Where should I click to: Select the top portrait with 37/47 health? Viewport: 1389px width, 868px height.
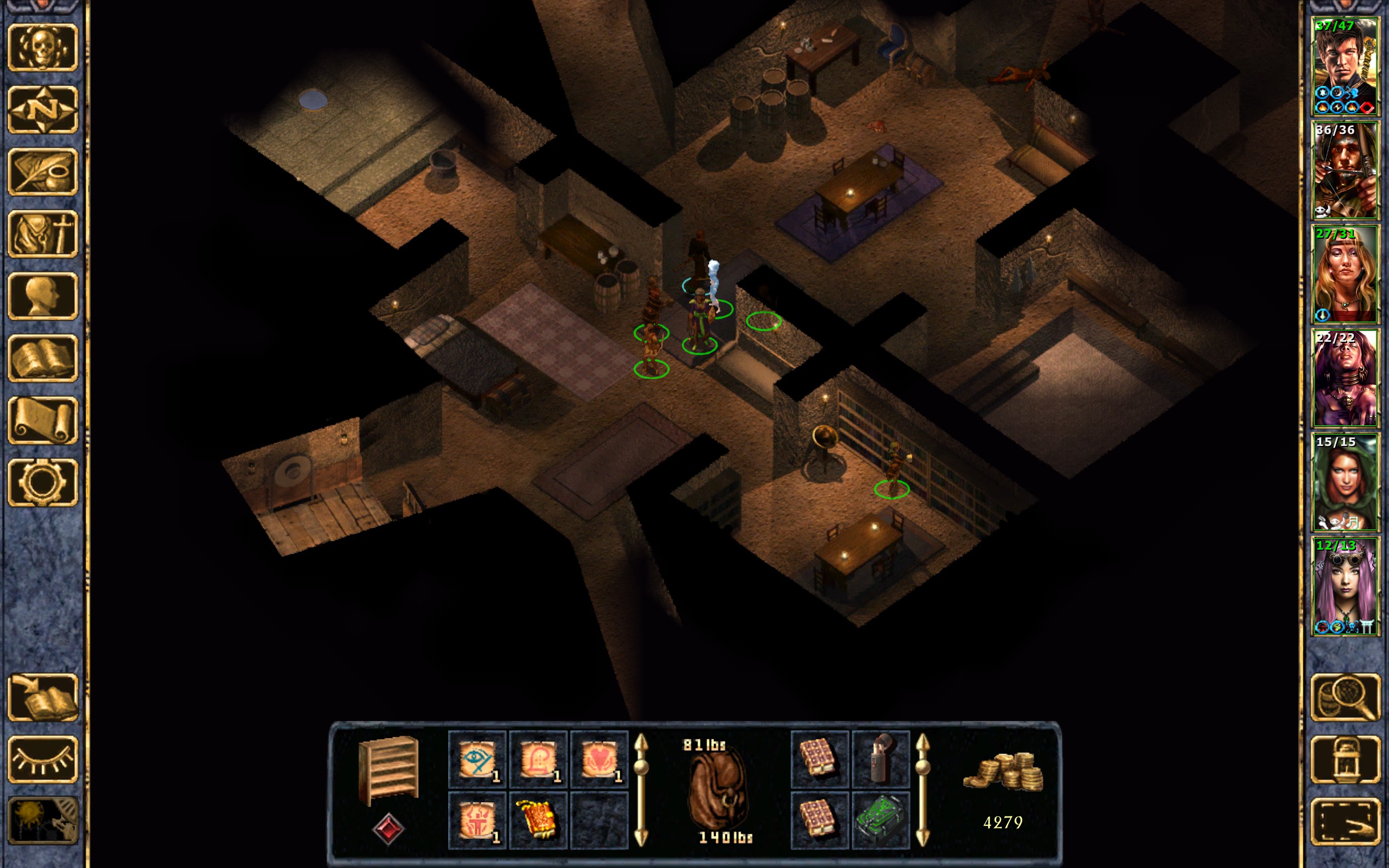click(1344, 67)
